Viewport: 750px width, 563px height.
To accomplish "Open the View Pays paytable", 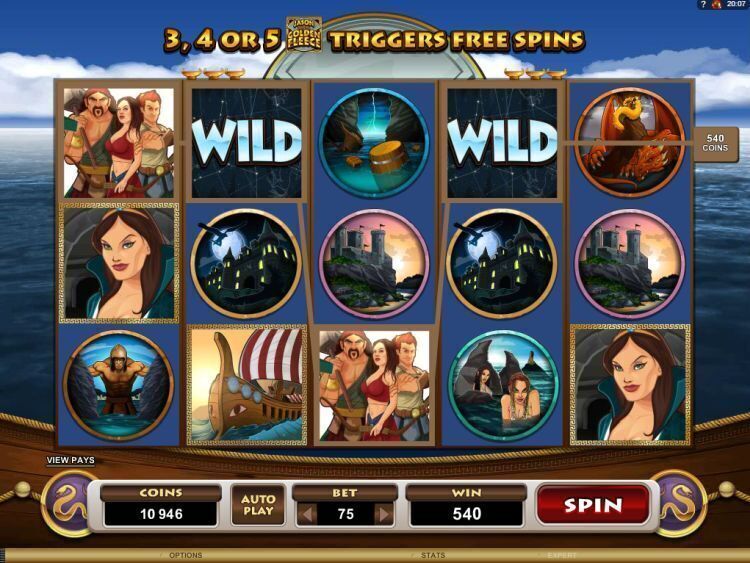I will [70, 461].
